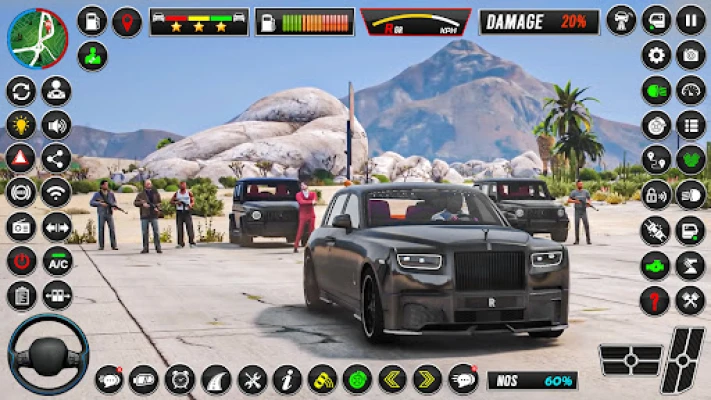Toggle the hazard warning triangle
The height and width of the screenshot is (400, 711).
pos(20,158)
